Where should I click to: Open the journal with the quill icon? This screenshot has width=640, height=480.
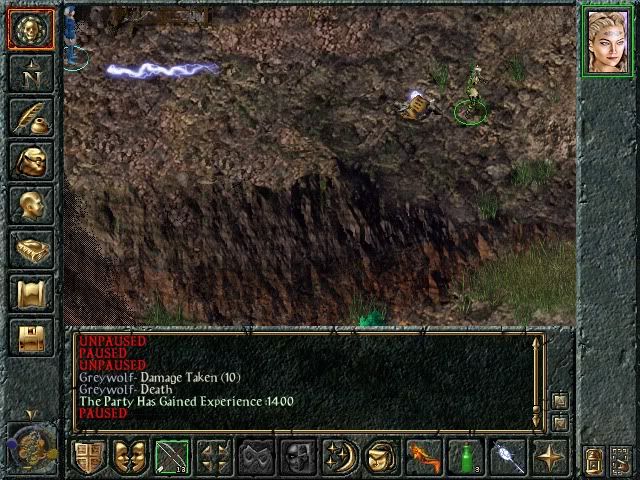point(31,116)
